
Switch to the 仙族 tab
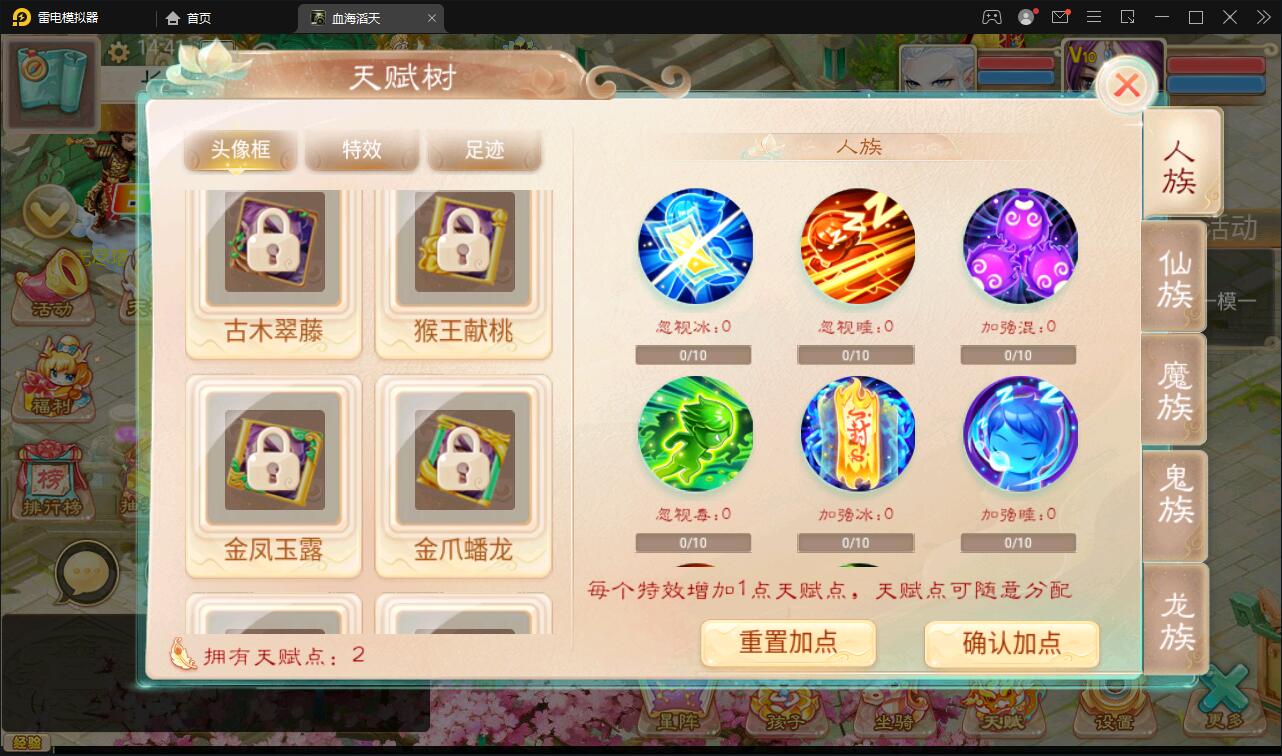(x=1176, y=278)
